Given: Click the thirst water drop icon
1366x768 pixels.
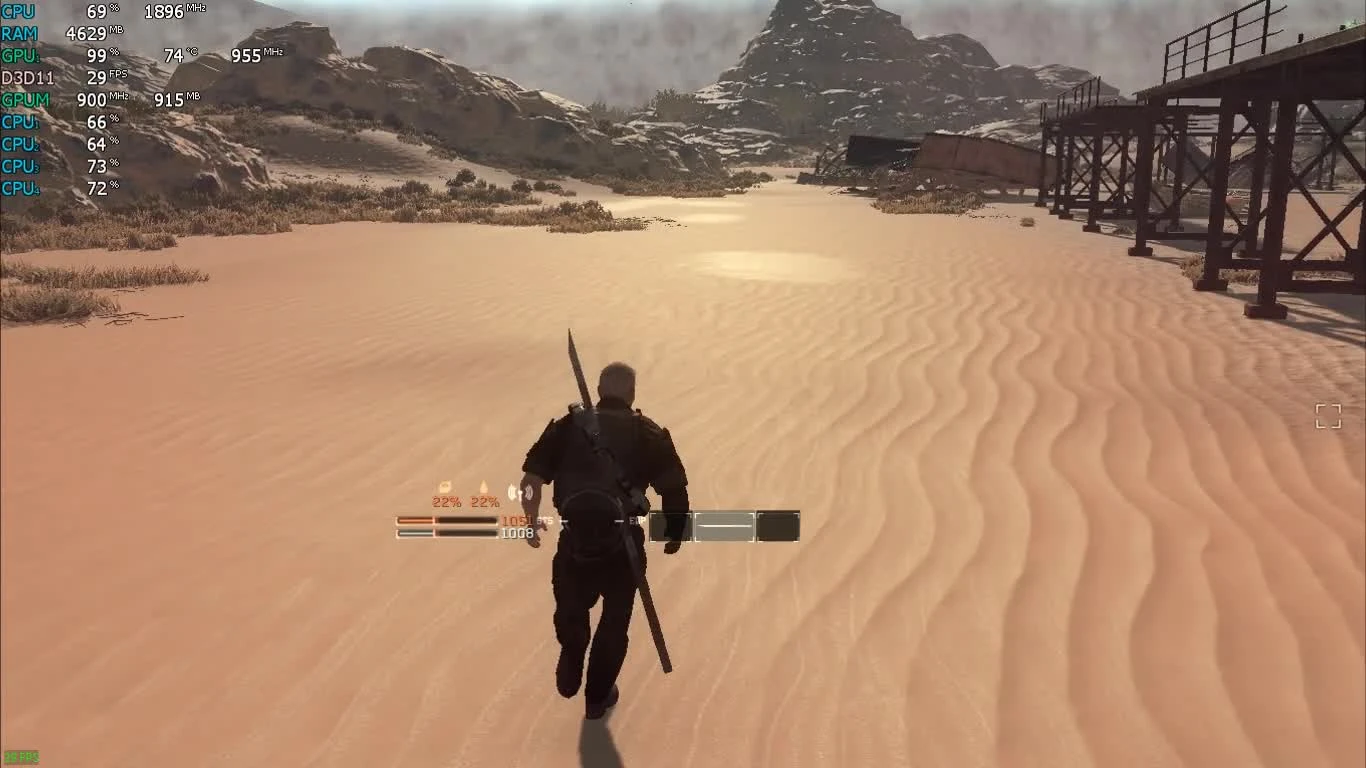Looking at the screenshot, I should tap(483, 488).
